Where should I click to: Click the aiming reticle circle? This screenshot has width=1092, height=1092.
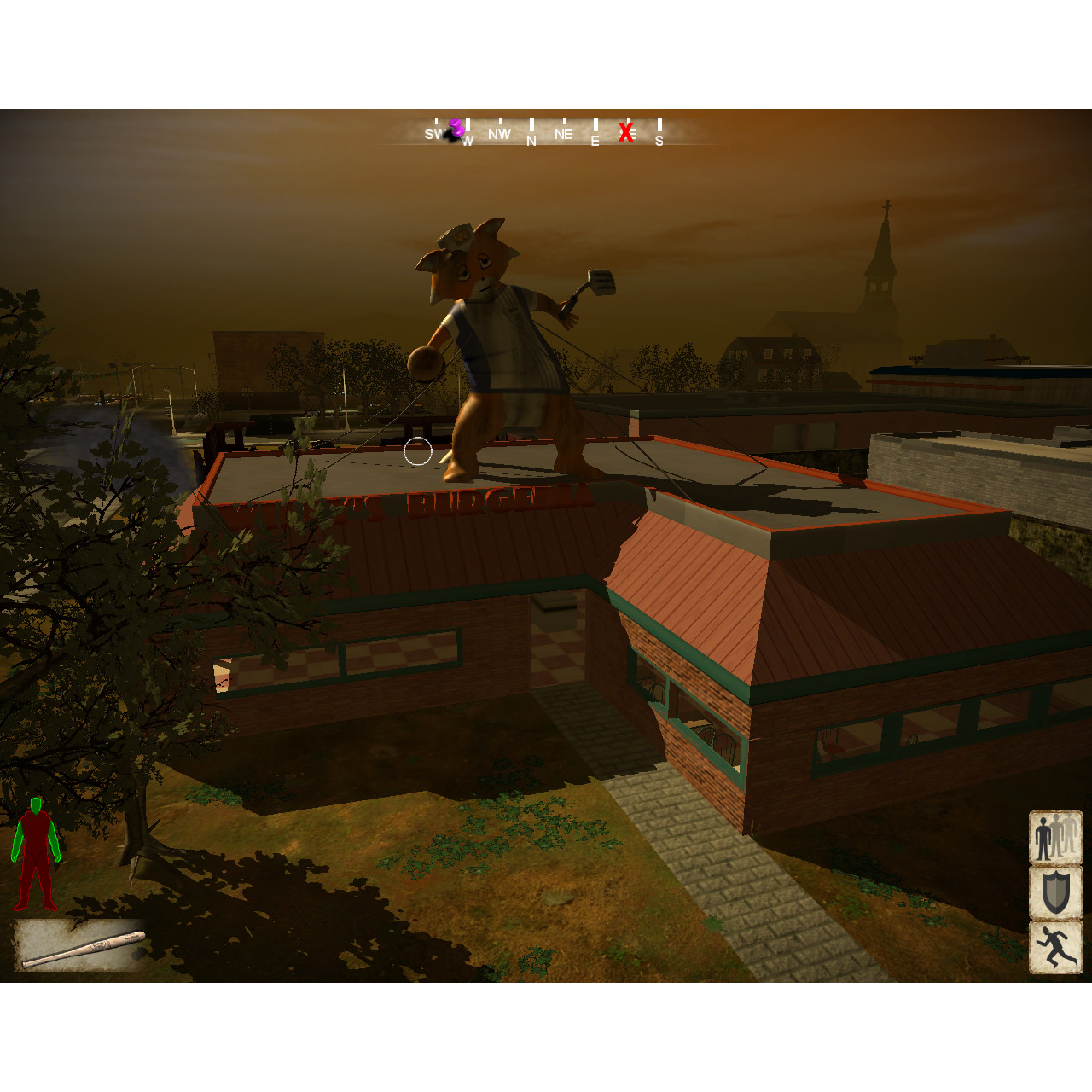point(417,450)
